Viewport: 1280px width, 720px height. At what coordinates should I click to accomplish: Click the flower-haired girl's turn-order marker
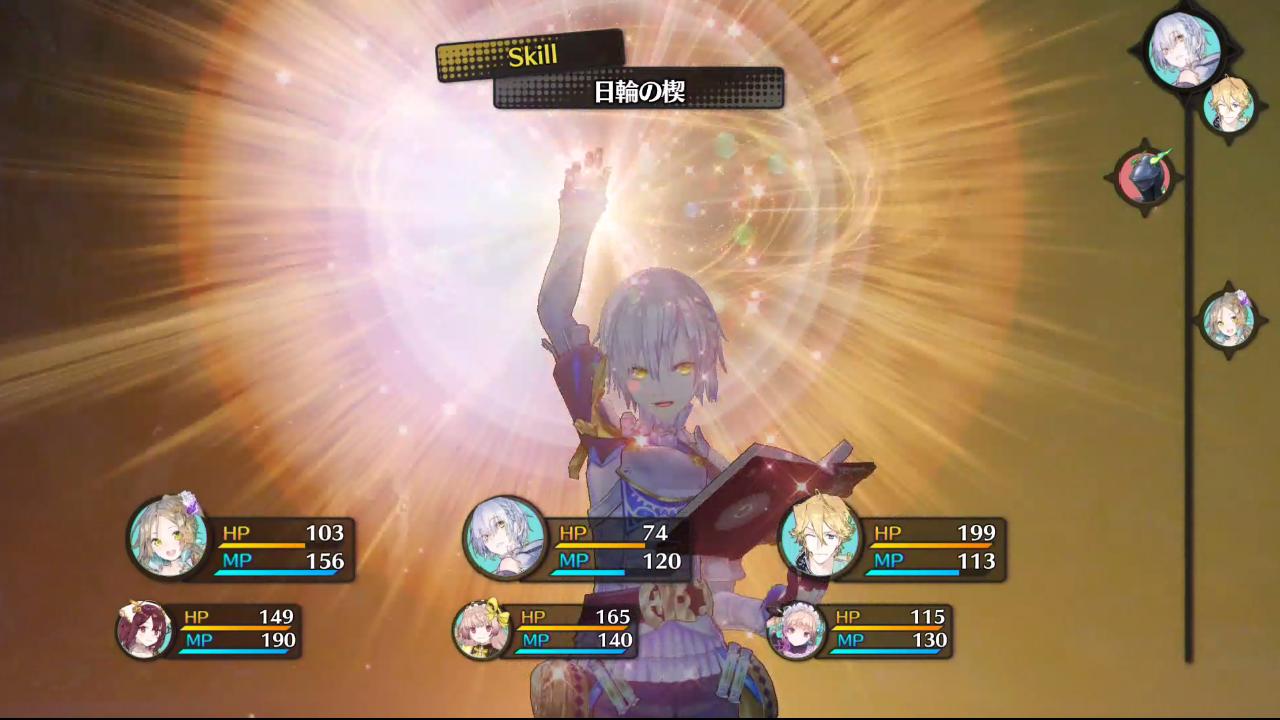tap(1228, 320)
